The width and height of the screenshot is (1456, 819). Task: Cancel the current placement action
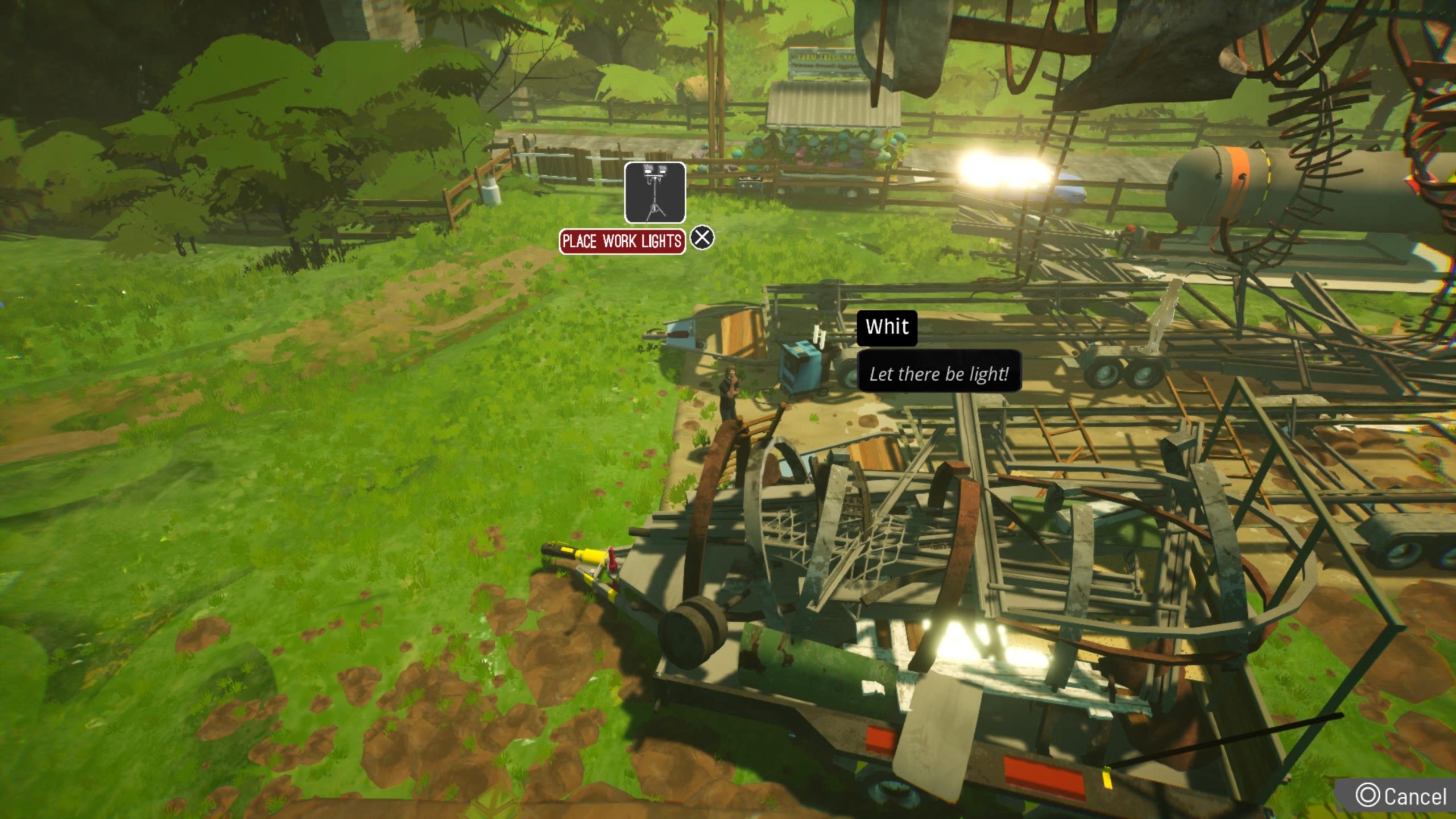point(1401,796)
